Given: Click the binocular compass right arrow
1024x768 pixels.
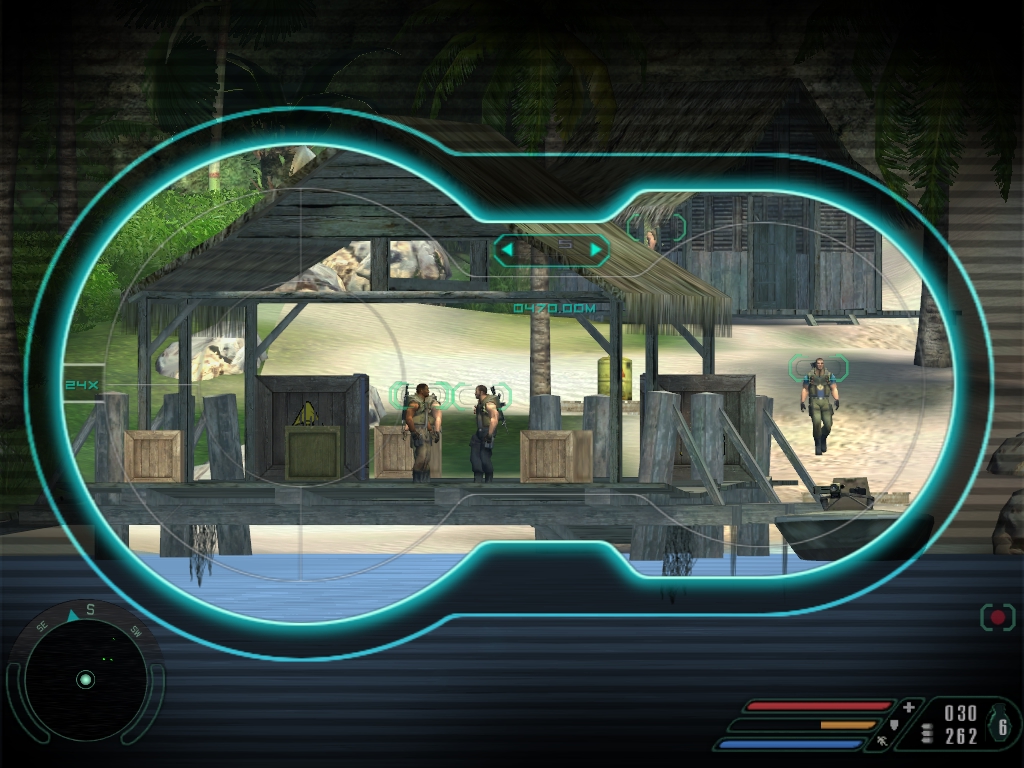Looking at the screenshot, I should (596, 248).
